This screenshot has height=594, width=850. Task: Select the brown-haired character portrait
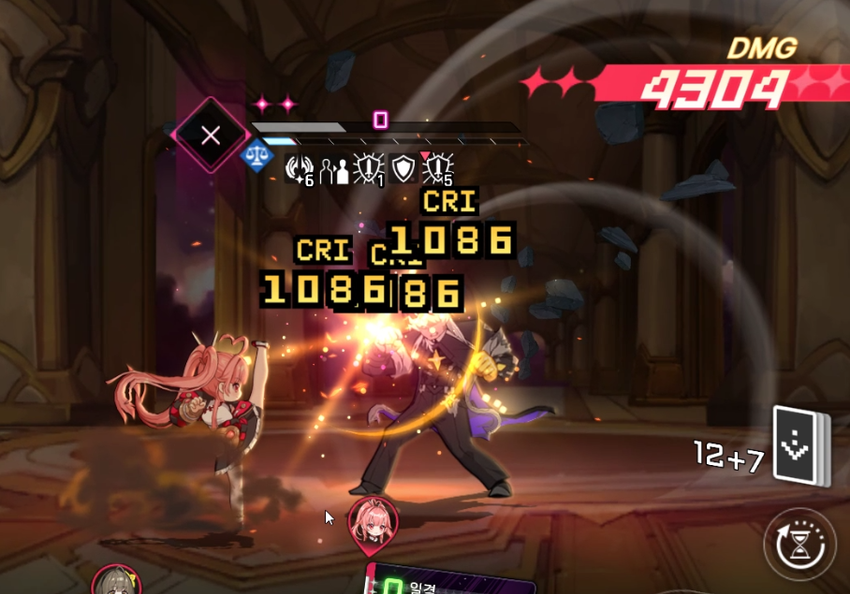point(114,582)
